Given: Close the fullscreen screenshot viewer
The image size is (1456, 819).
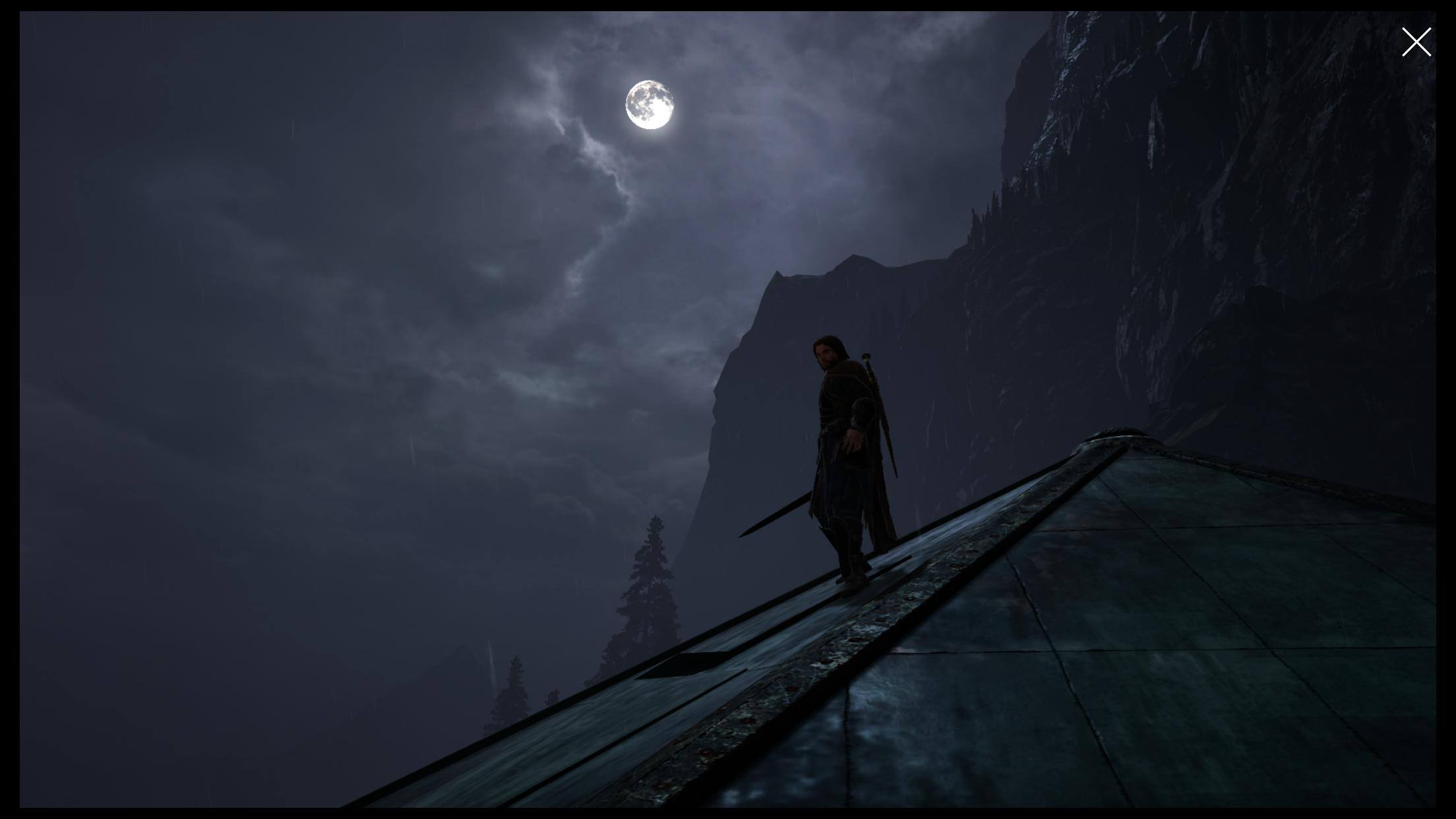Looking at the screenshot, I should coord(1416,42).
